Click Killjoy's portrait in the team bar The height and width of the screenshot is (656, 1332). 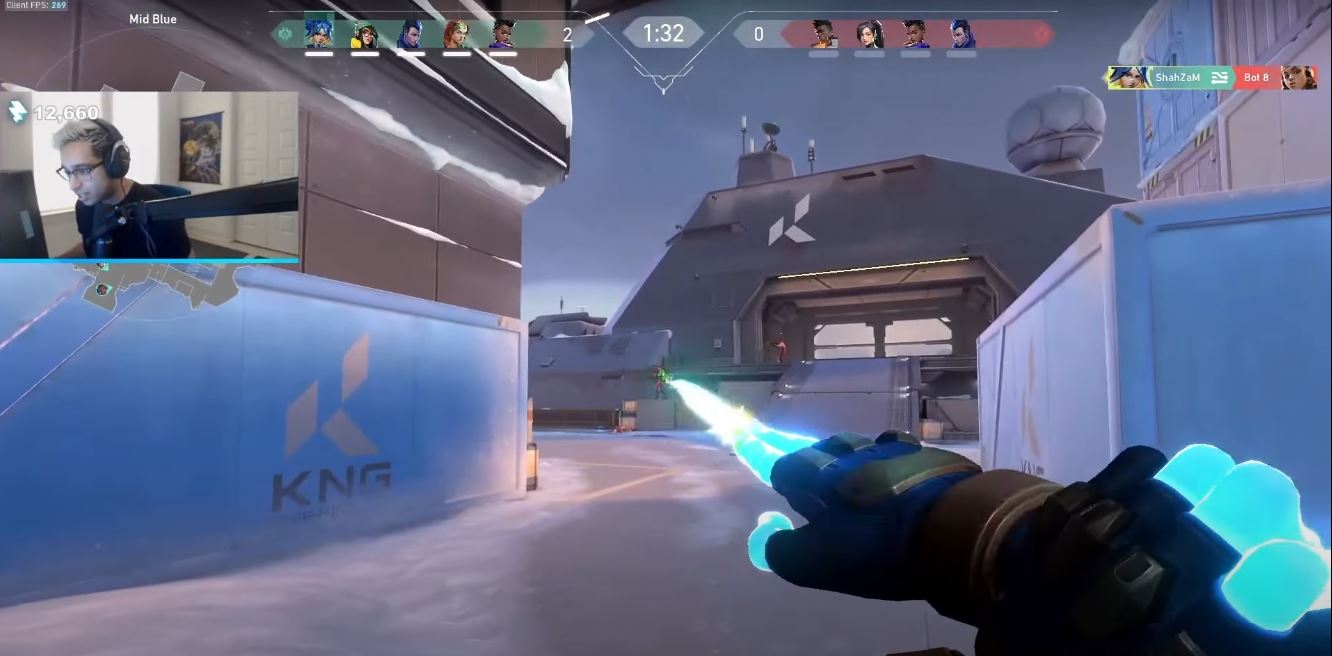click(x=364, y=34)
